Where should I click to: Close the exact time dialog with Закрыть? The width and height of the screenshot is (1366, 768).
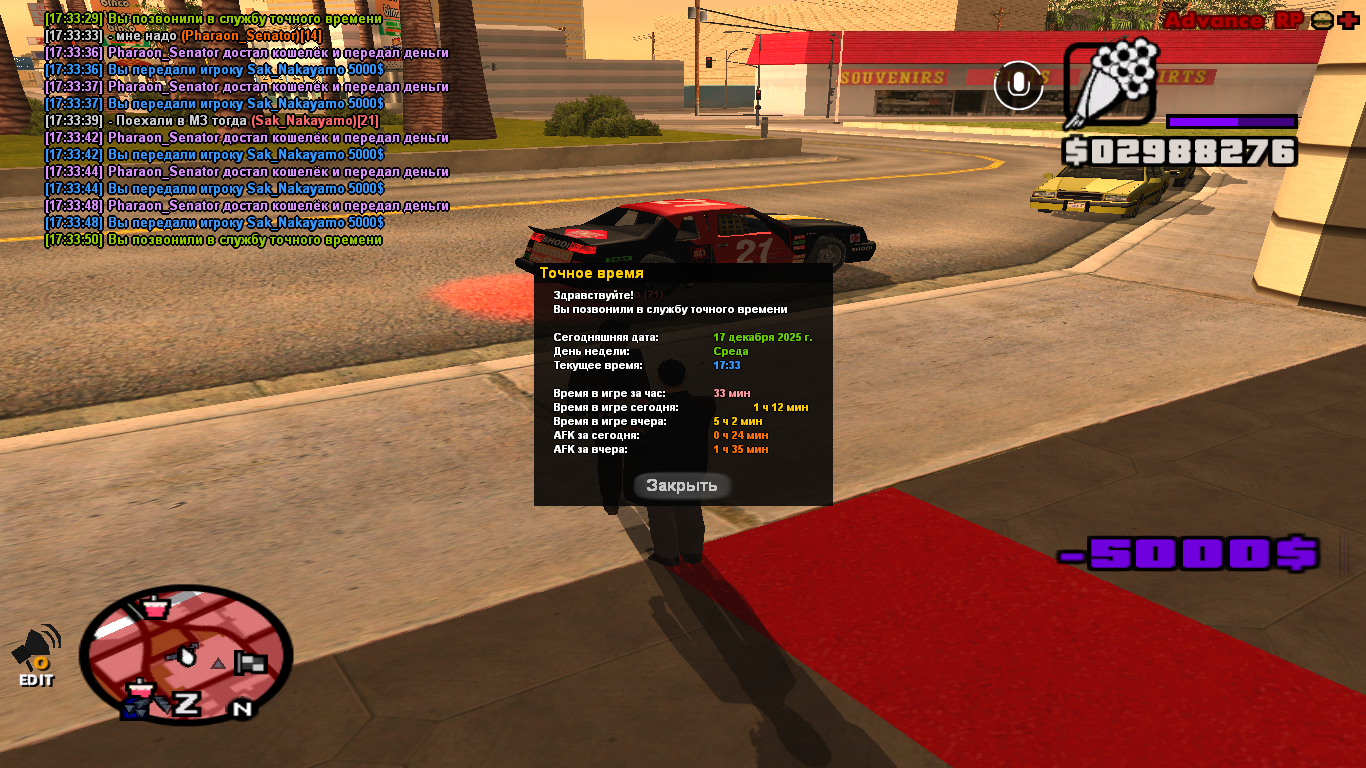[x=682, y=486]
